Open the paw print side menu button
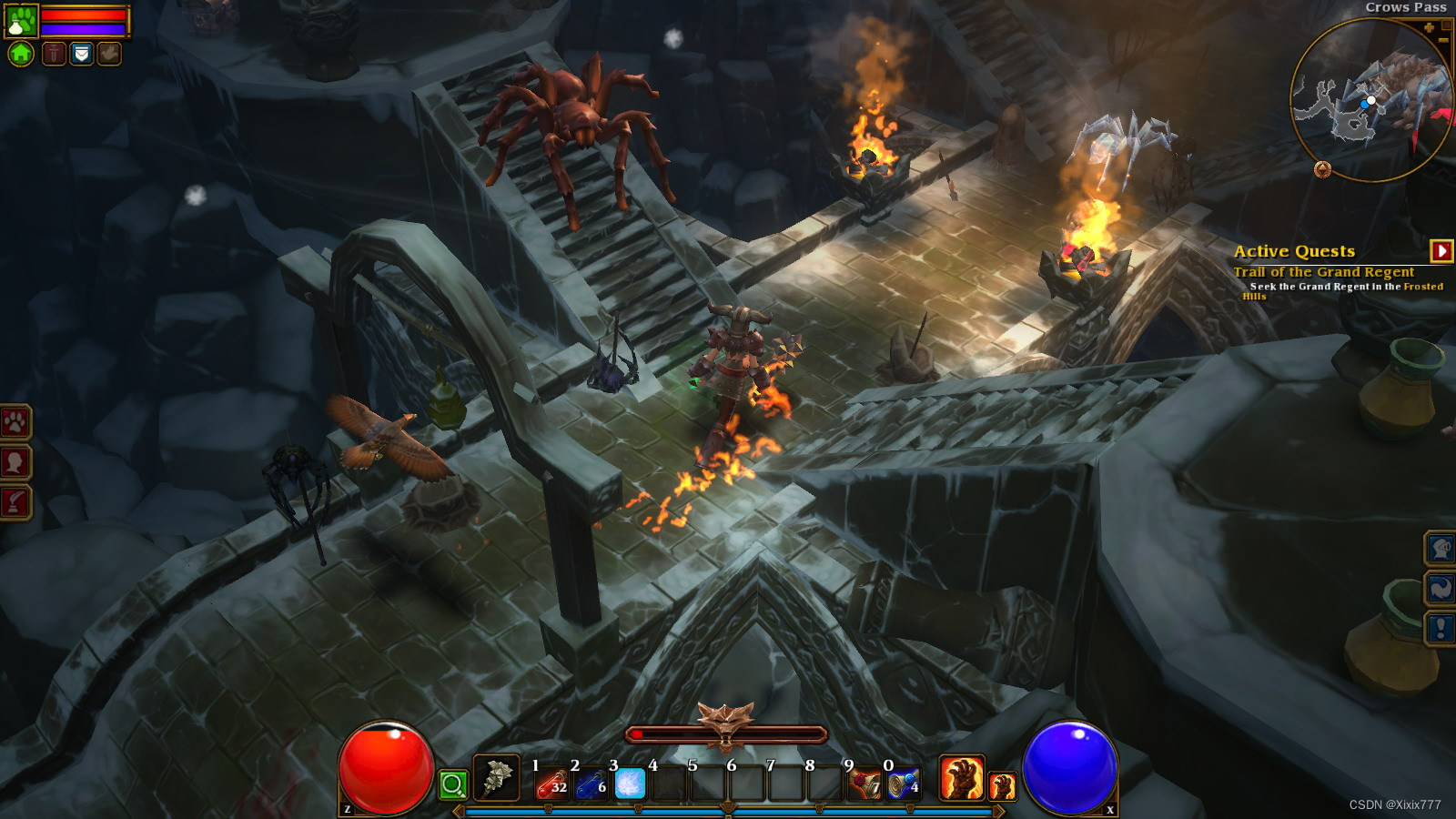The image size is (1456, 819). tap(15, 422)
